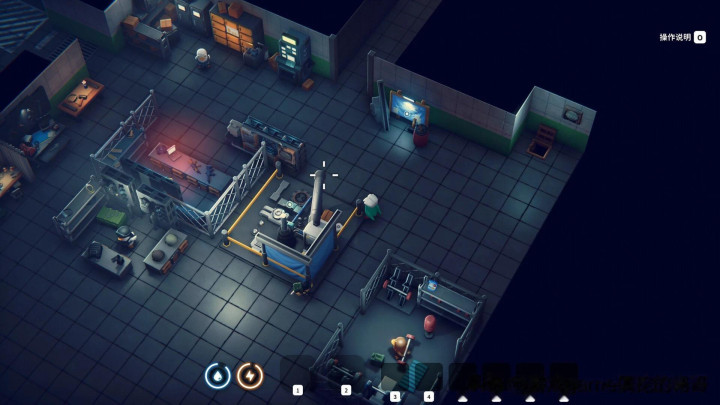Select the blue water droplet icon
Viewport: 720px width, 405px height.
click(x=217, y=375)
